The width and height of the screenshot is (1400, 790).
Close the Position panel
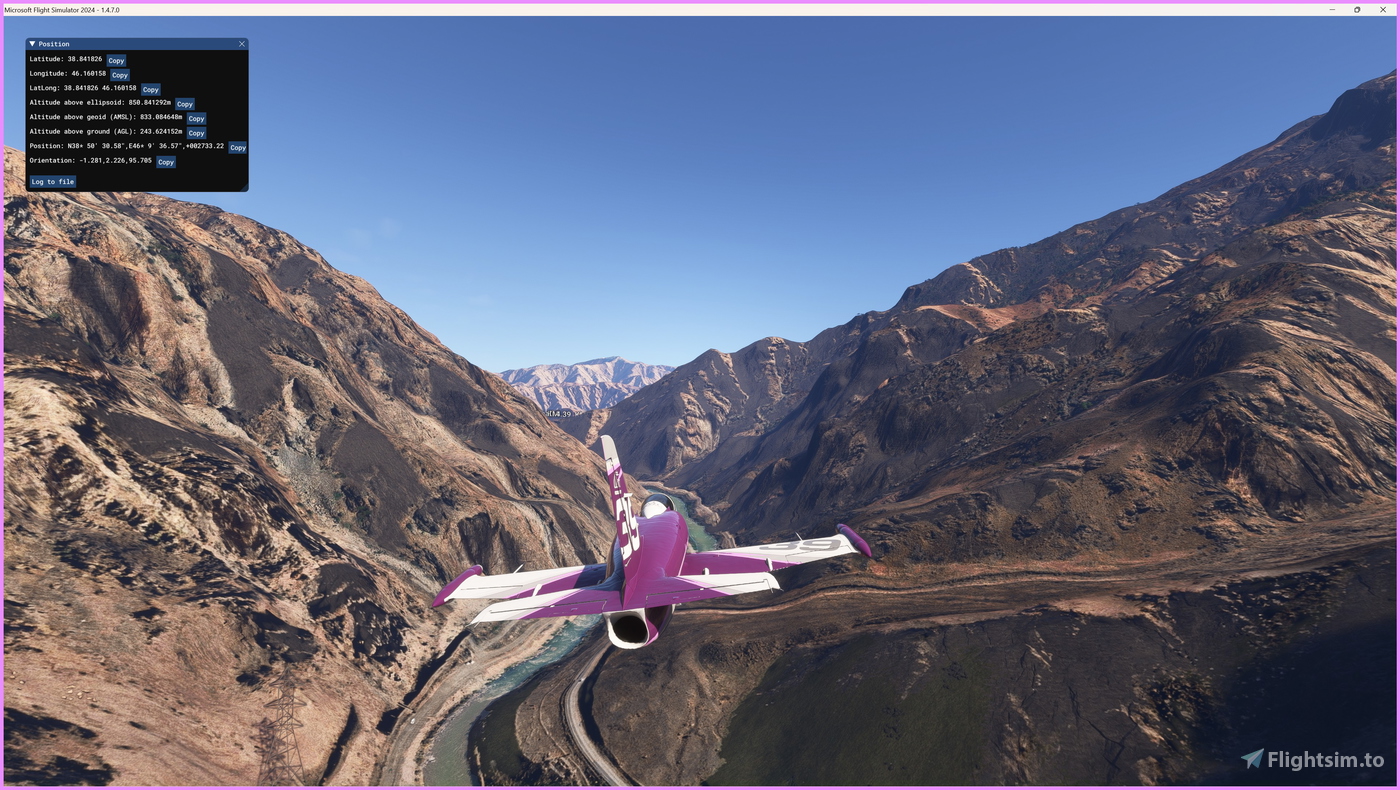(241, 44)
